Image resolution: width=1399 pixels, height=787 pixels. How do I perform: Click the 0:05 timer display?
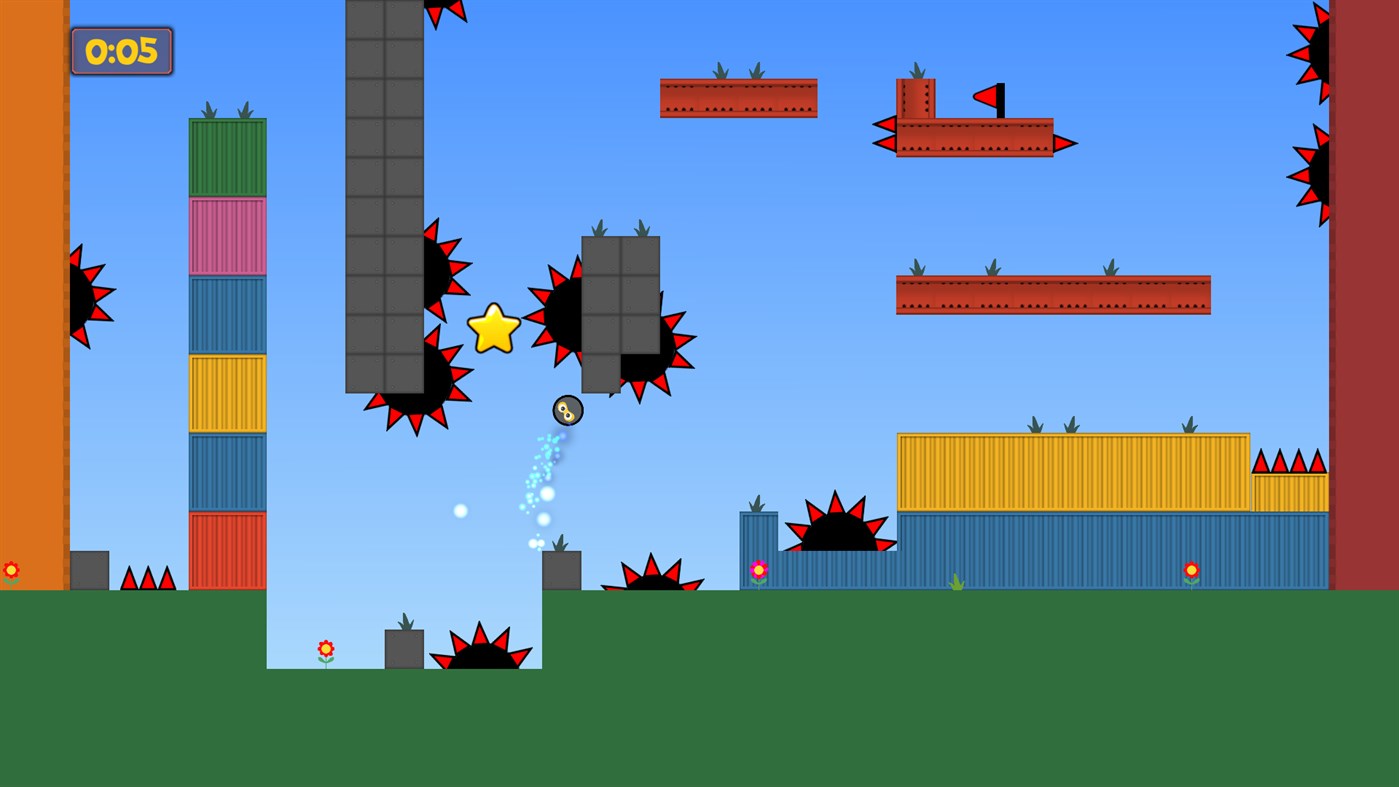point(120,50)
